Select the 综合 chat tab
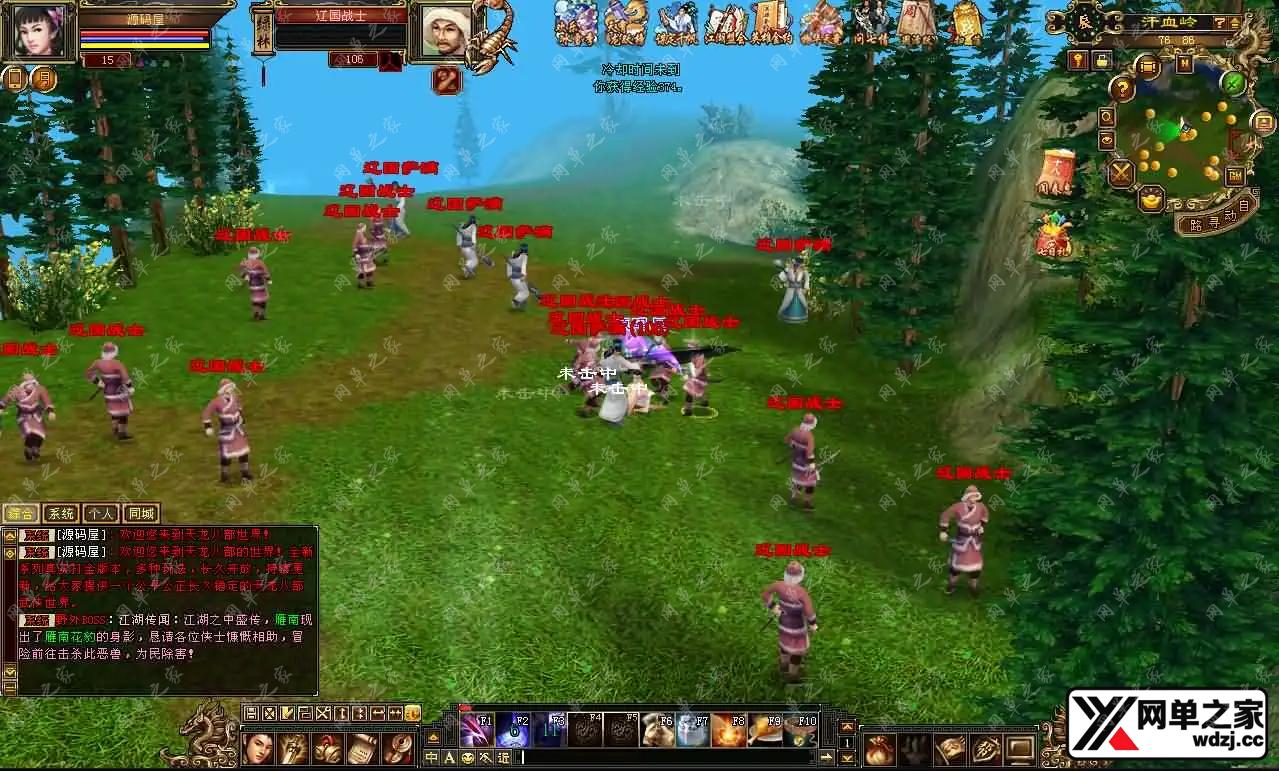1279x771 pixels. [x=20, y=514]
